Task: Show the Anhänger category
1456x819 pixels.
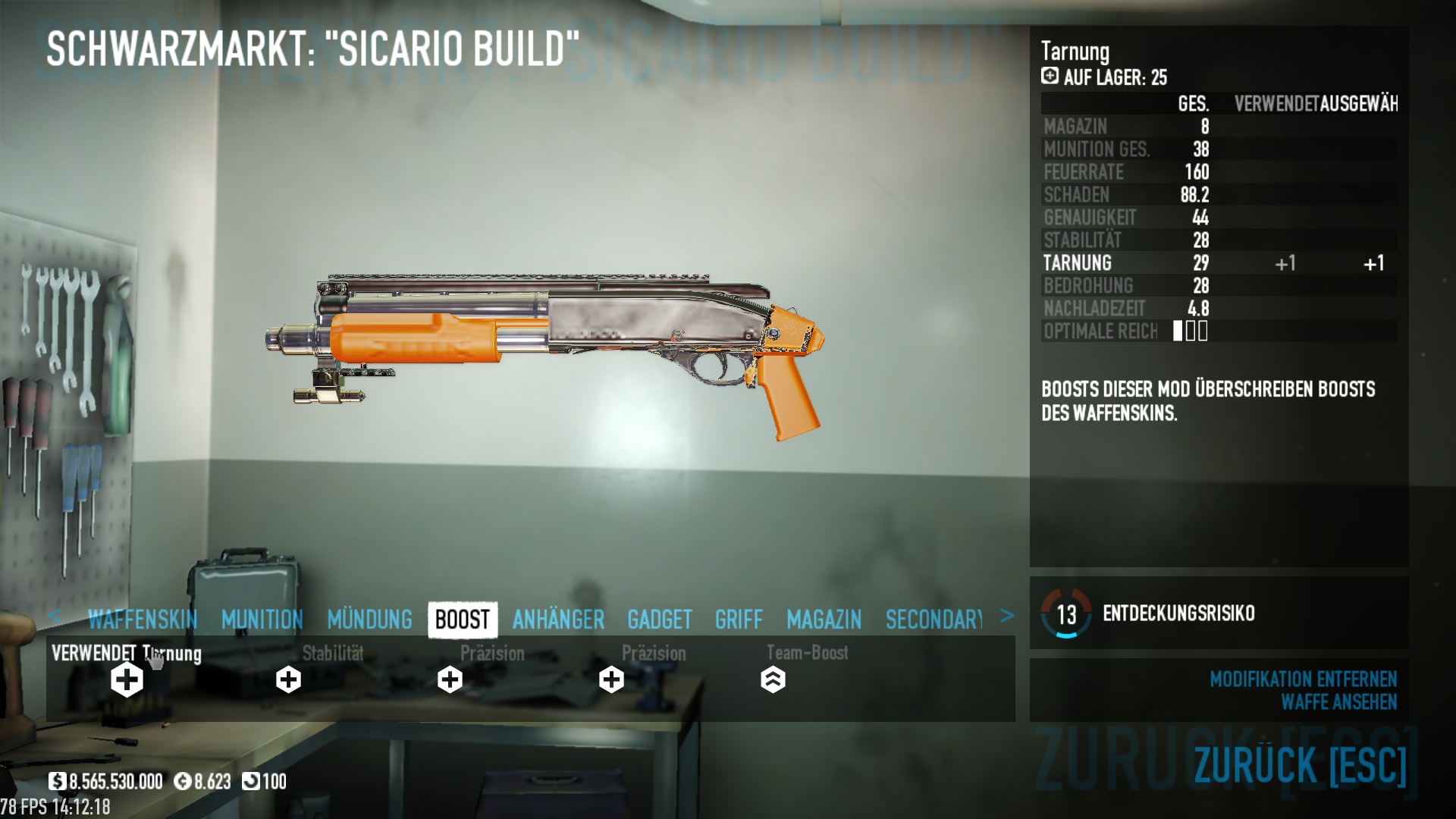Action: pos(558,620)
